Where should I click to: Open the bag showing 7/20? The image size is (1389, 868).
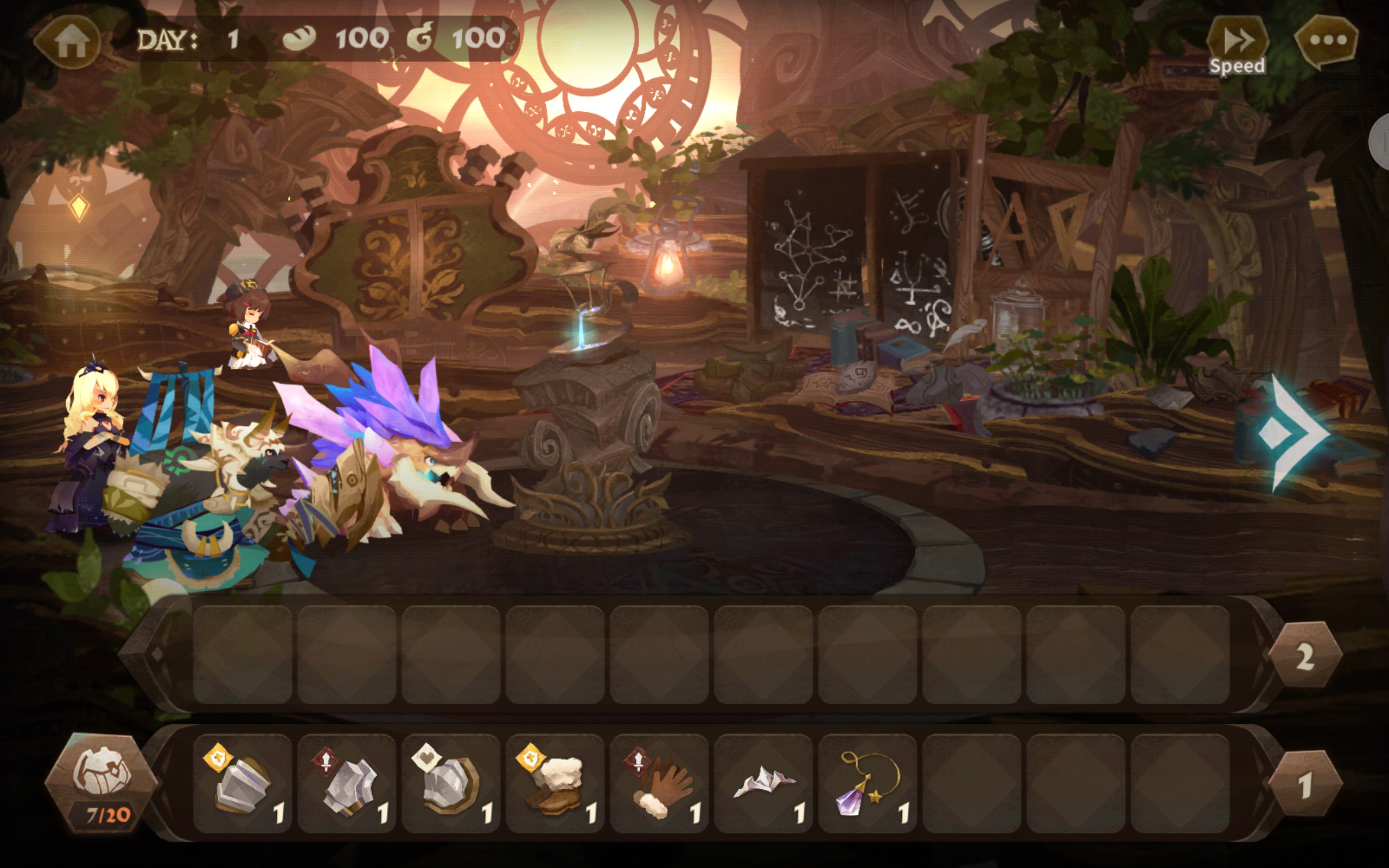click(102, 782)
